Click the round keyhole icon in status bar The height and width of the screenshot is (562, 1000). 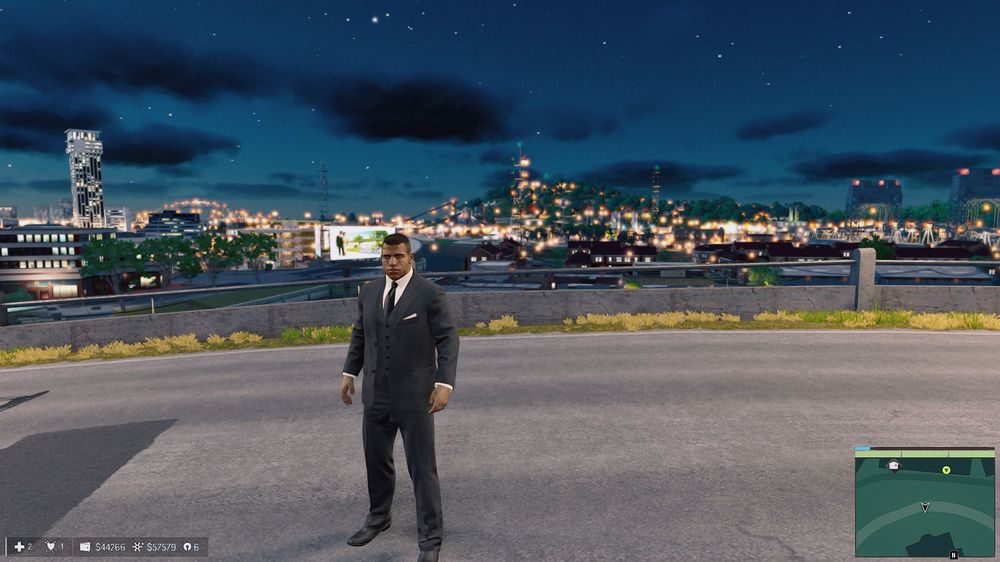186,547
